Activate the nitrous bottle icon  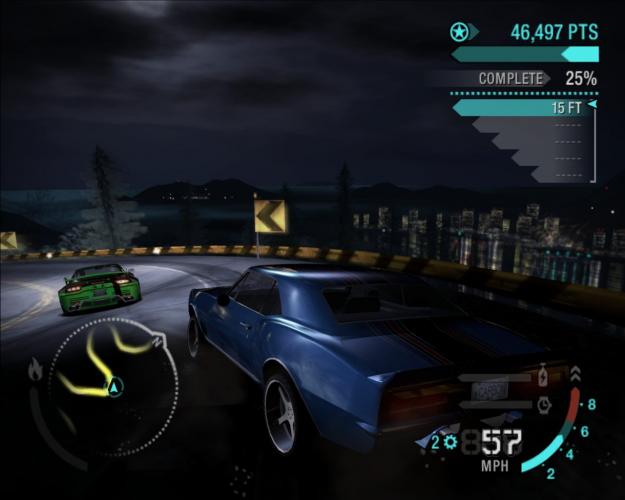point(543,378)
